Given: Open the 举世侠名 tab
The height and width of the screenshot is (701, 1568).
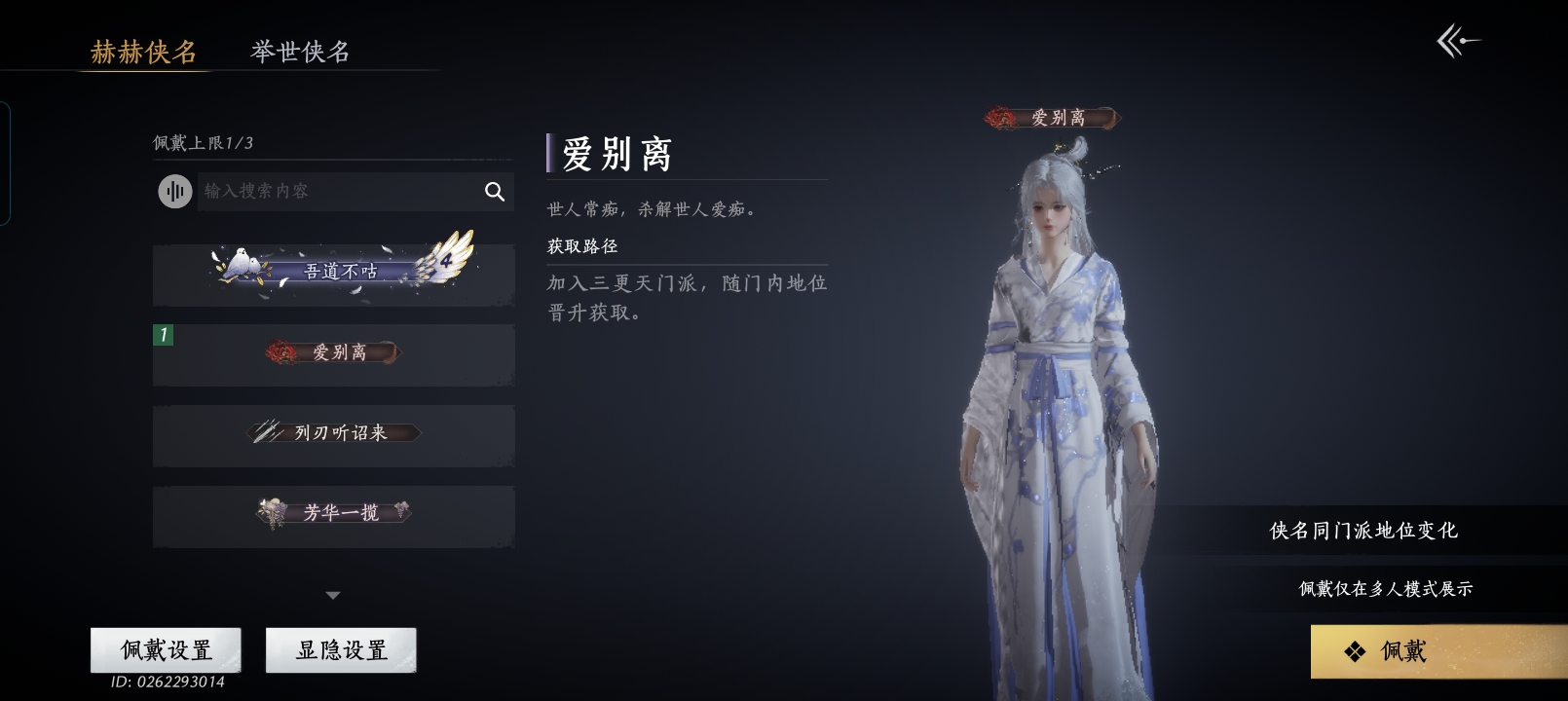Looking at the screenshot, I should point(300,52).
